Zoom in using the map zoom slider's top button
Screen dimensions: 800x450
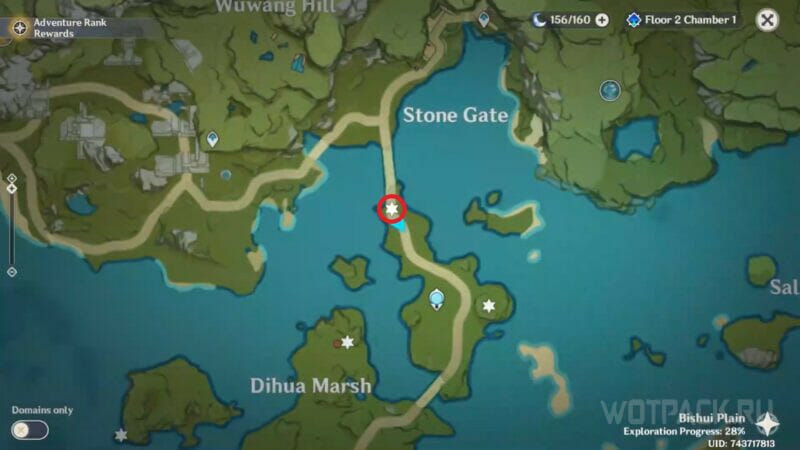(x=11, y=178)
